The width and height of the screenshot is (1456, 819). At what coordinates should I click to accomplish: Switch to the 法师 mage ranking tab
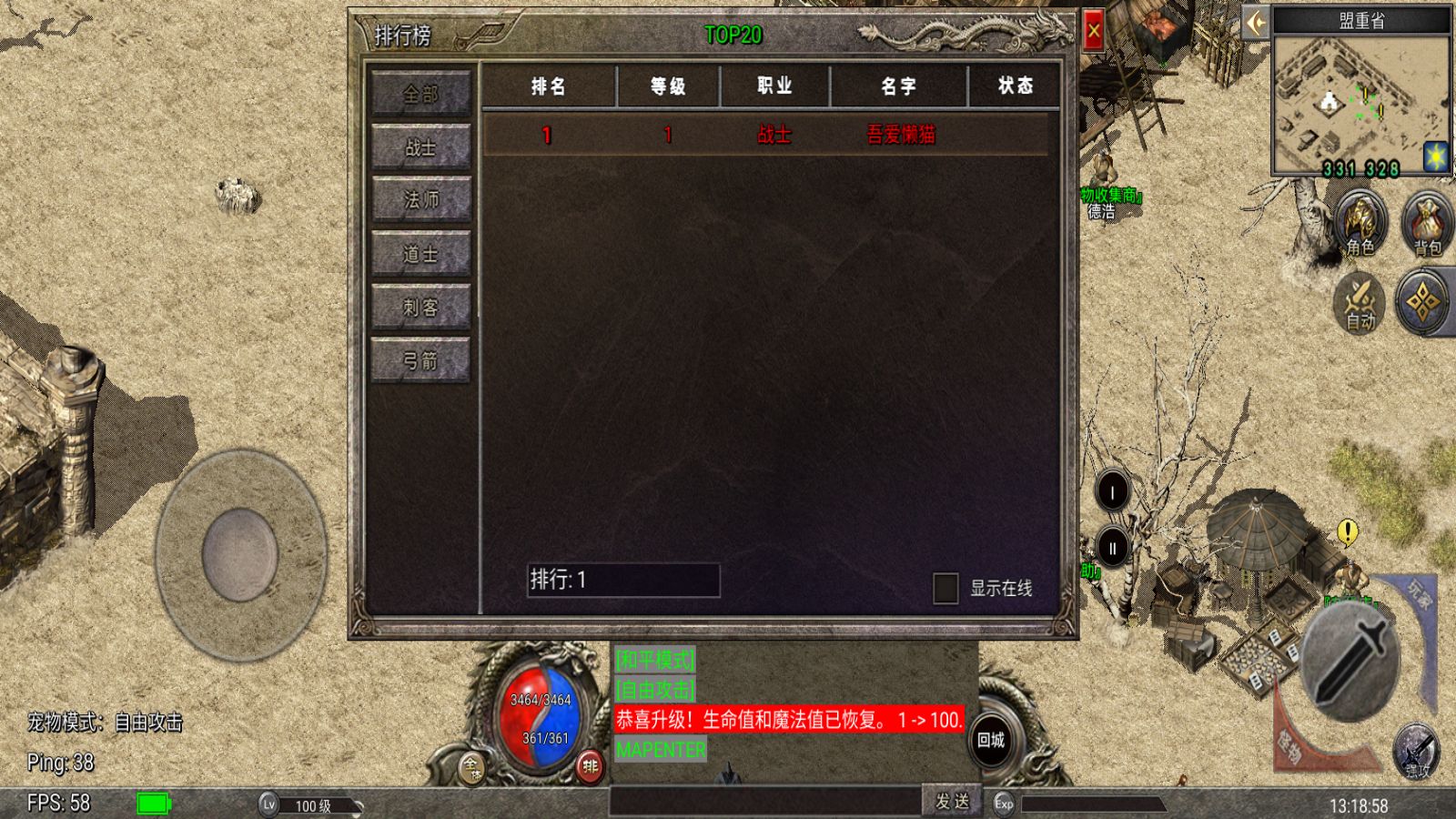(x=420, y=199)
